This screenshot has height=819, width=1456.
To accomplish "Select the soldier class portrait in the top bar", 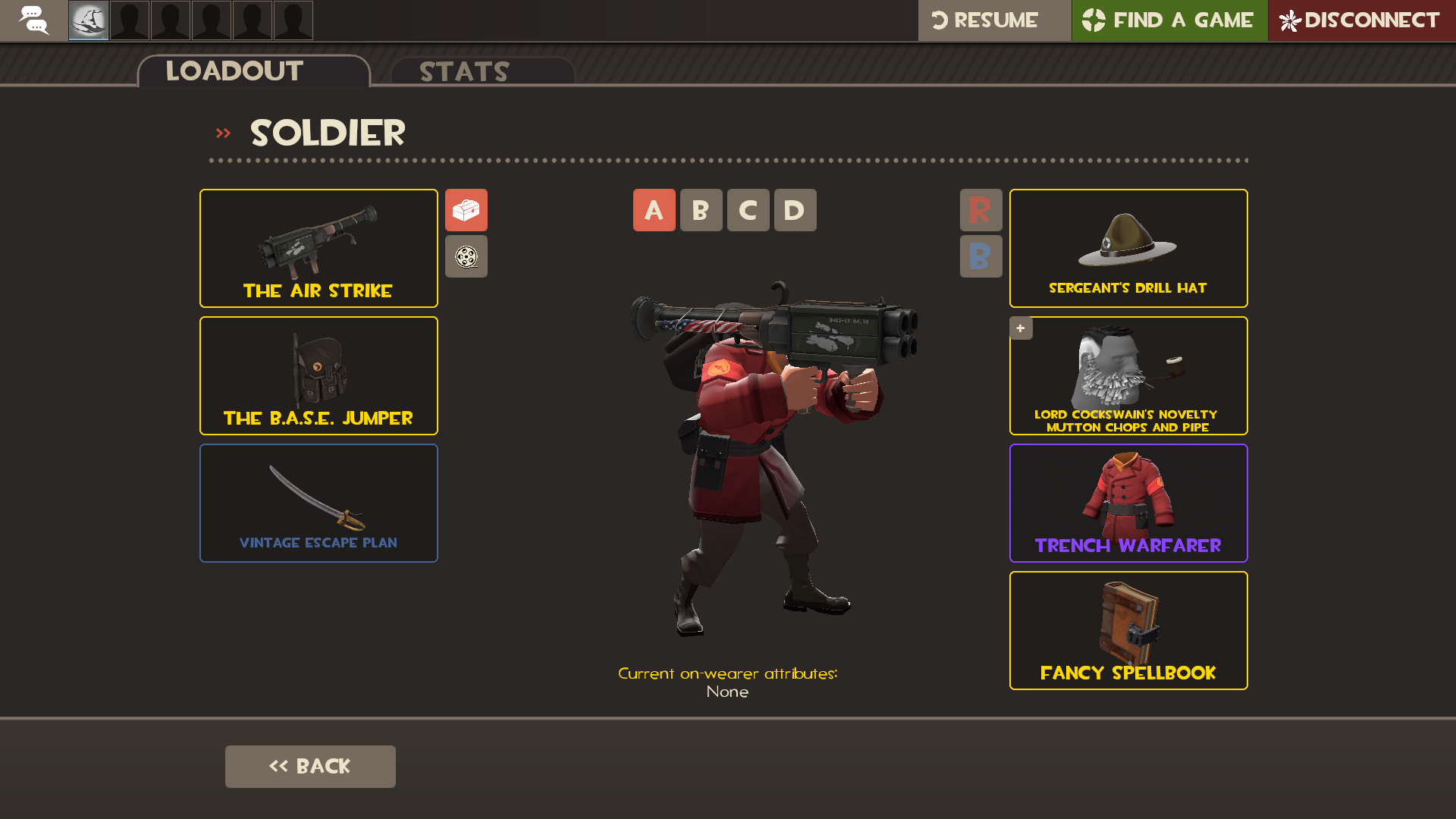I will coord(88,20).
